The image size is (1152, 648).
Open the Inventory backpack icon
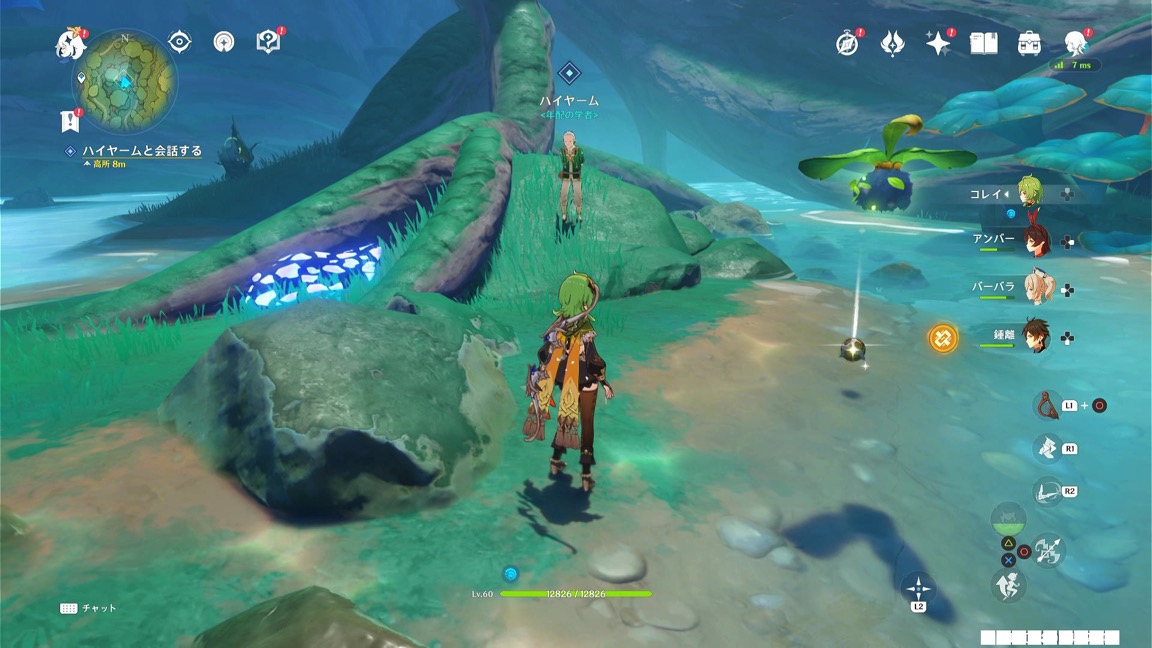pyautogui.click(x=1029, y=43)
